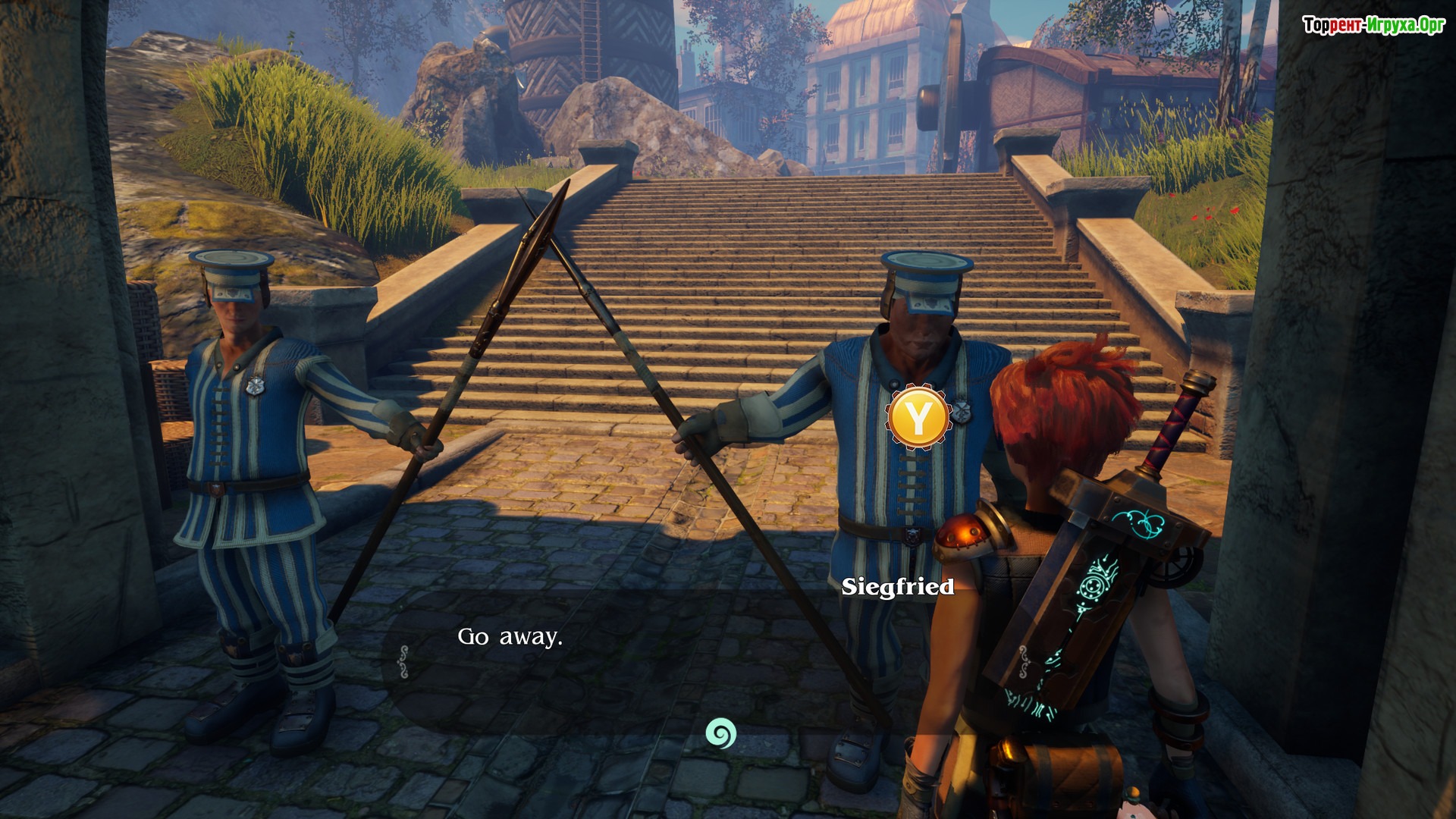Advance dialogue with the teal spiral icon
This screenshot has width=1456, height=819.
(x=720, y=733)
